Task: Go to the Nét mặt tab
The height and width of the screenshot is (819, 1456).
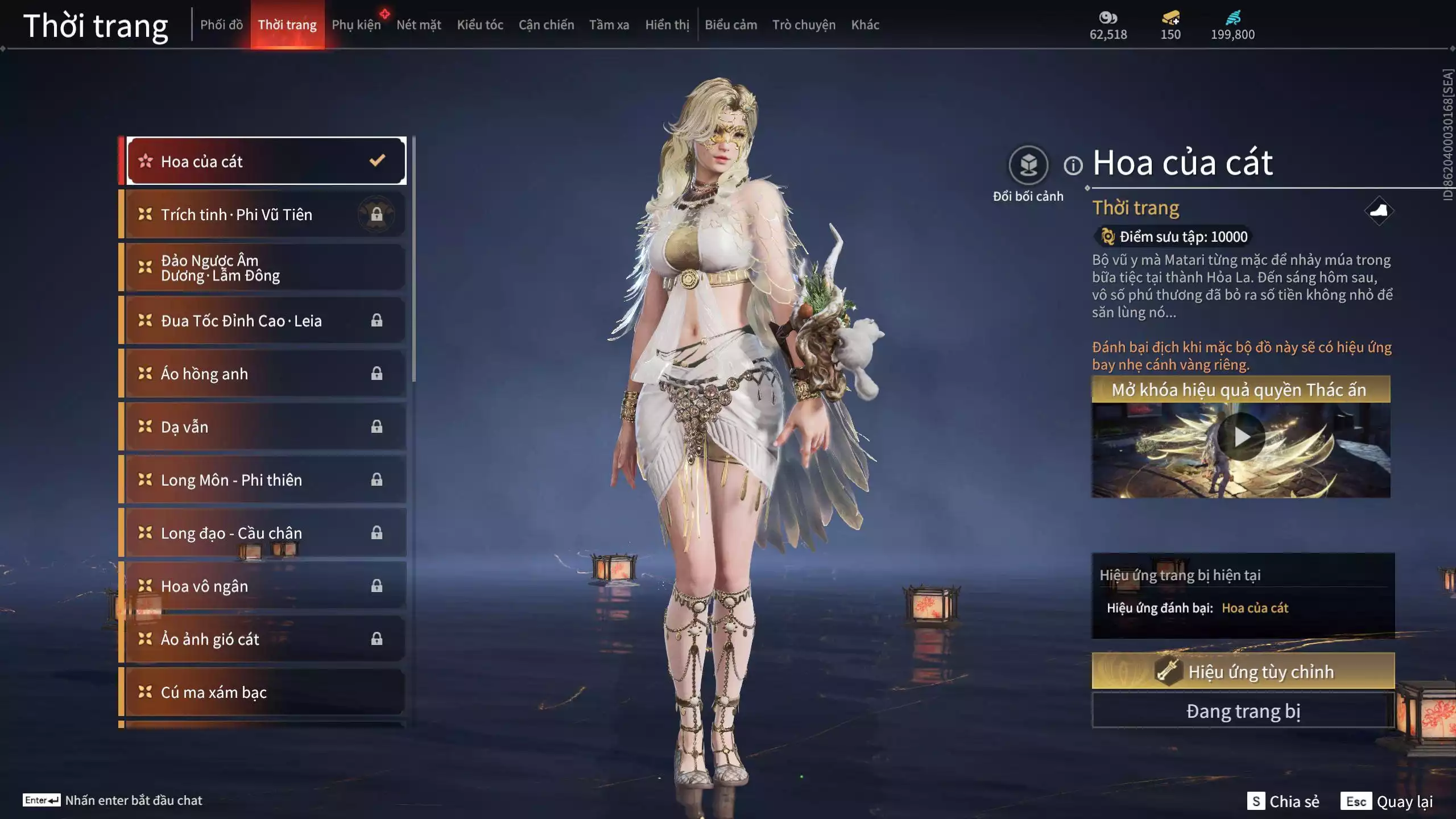Action: [419, 25]
